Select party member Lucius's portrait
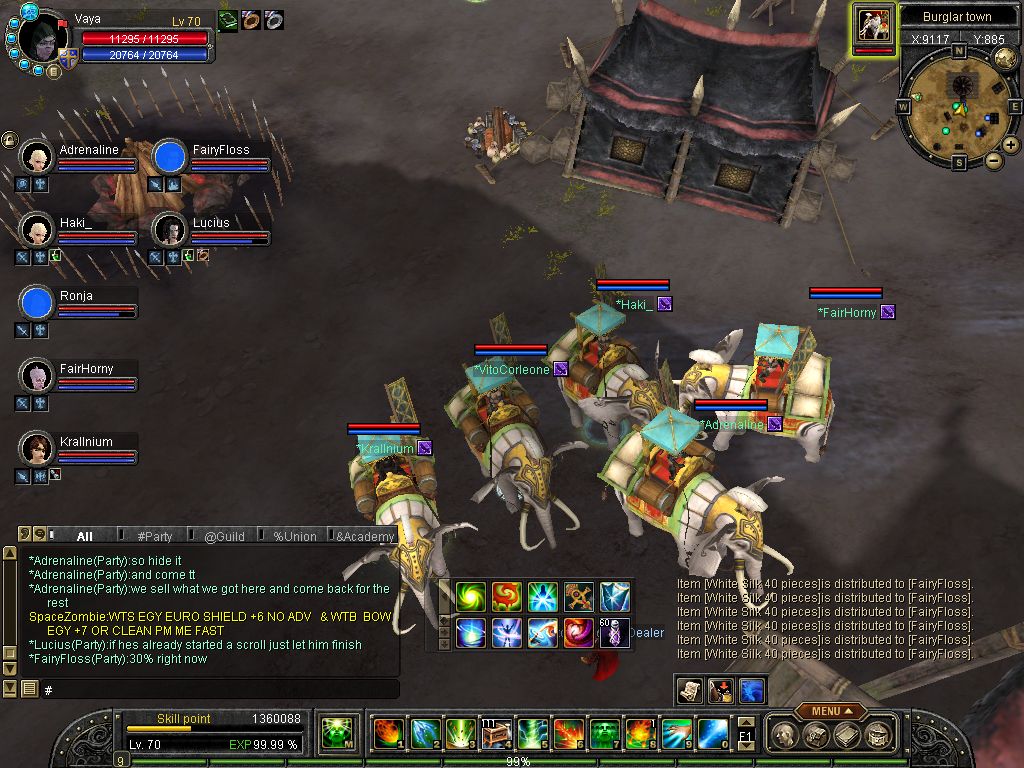 (x=171, y=230)
